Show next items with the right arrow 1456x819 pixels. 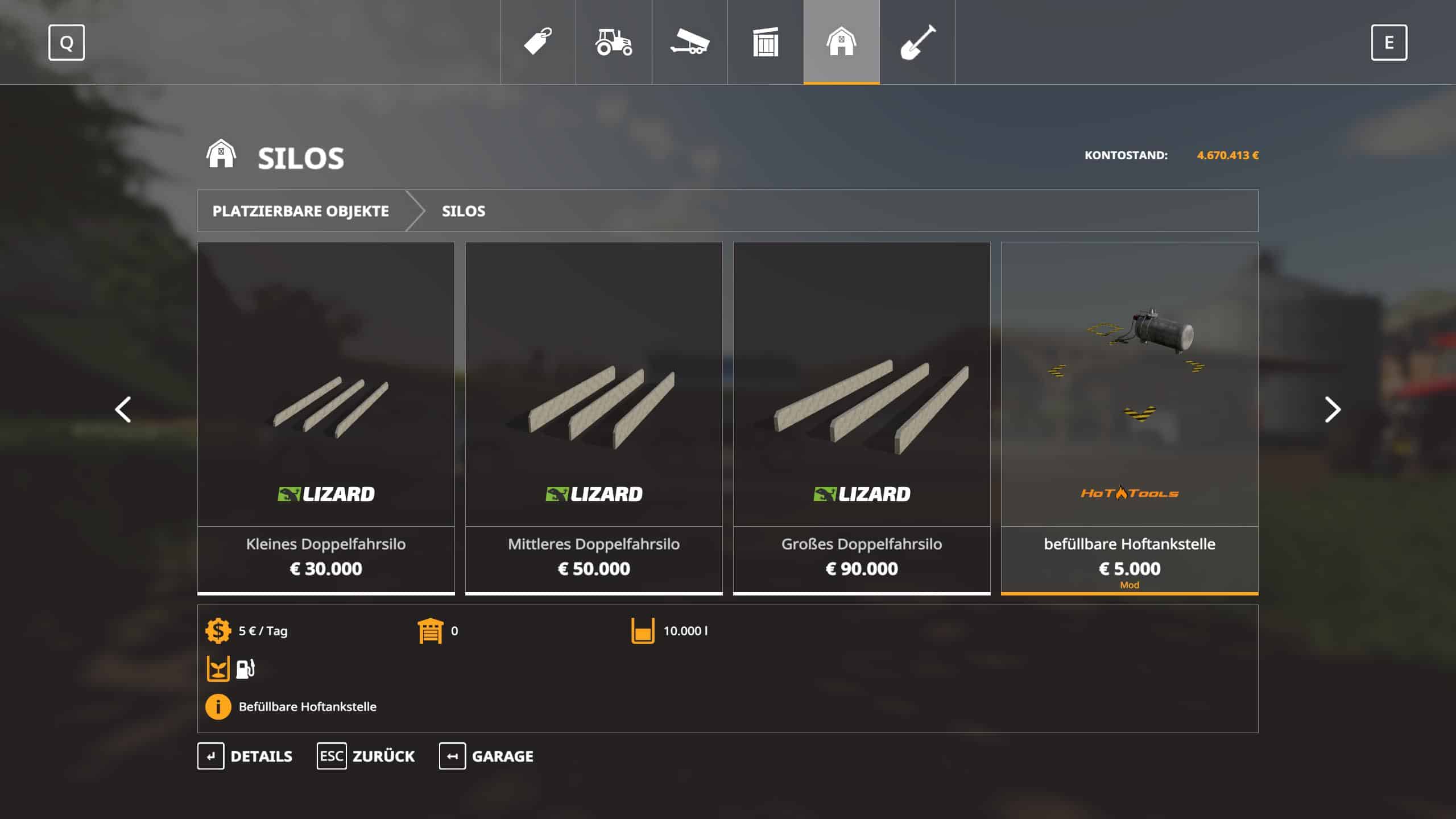click(x=1332, y=409)
